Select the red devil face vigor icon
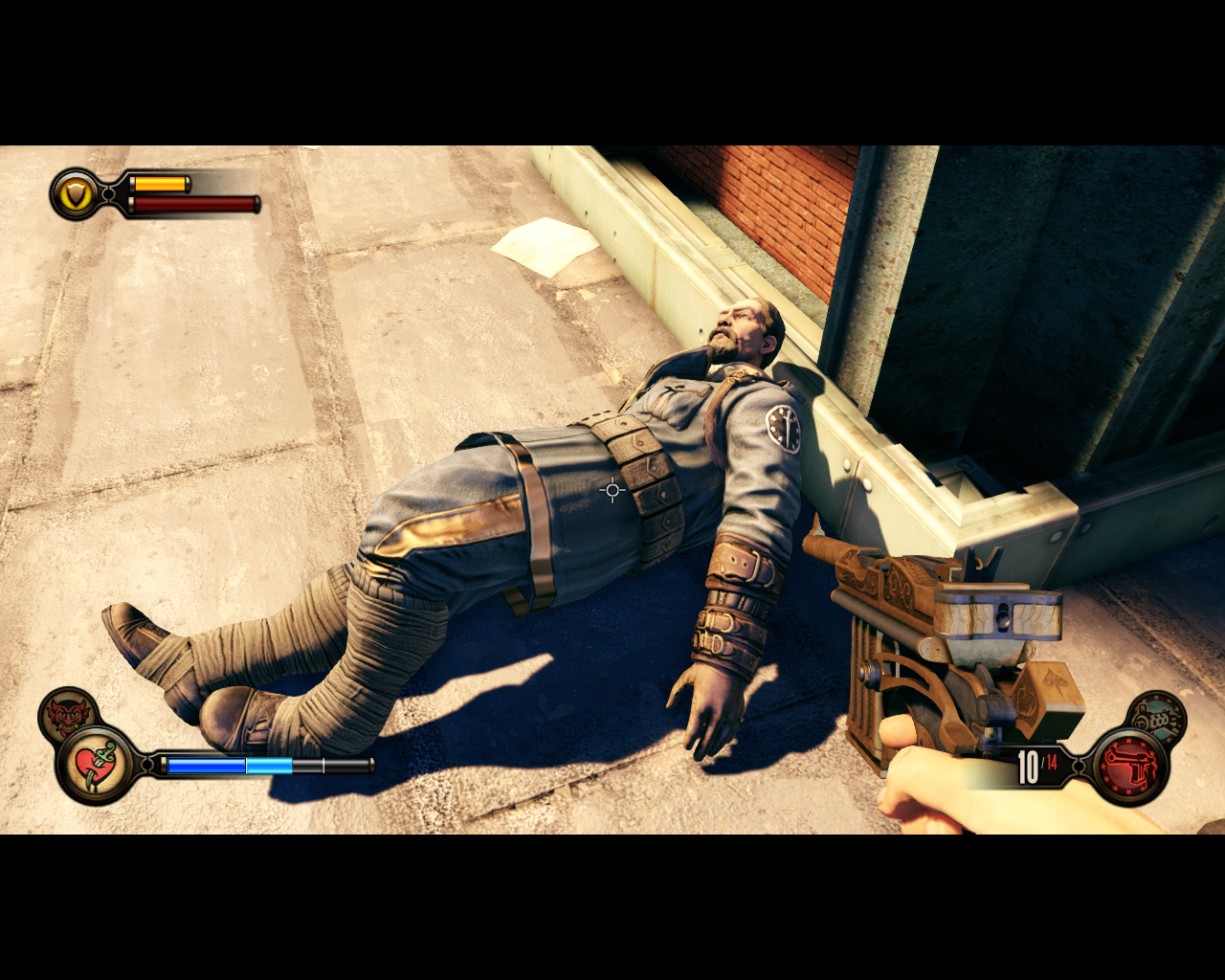Screen dimensions: 1225x980 tap(66, 714)
